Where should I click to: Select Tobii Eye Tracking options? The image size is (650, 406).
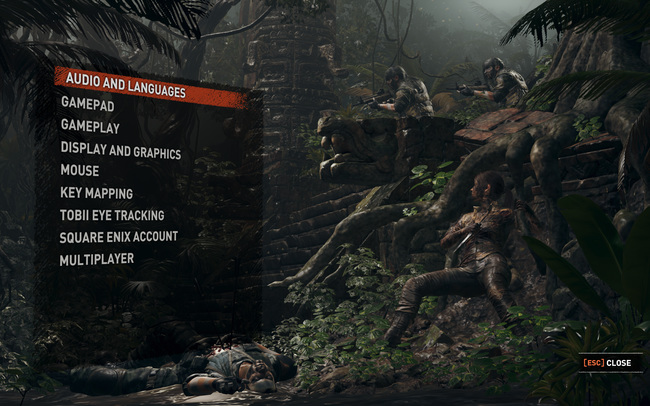tap(112, 215)
